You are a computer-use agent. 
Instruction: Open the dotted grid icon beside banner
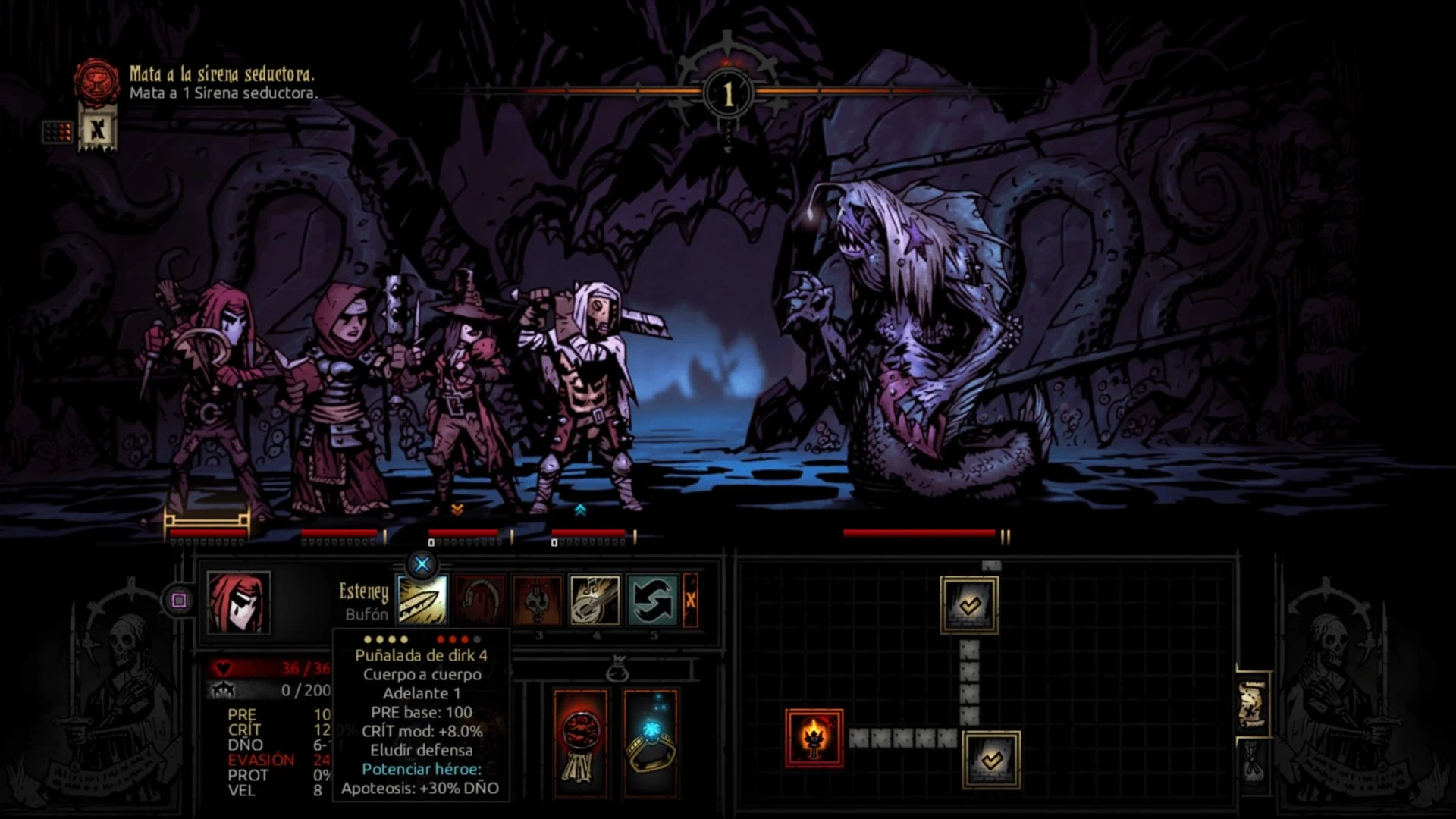tap(57, 132)
